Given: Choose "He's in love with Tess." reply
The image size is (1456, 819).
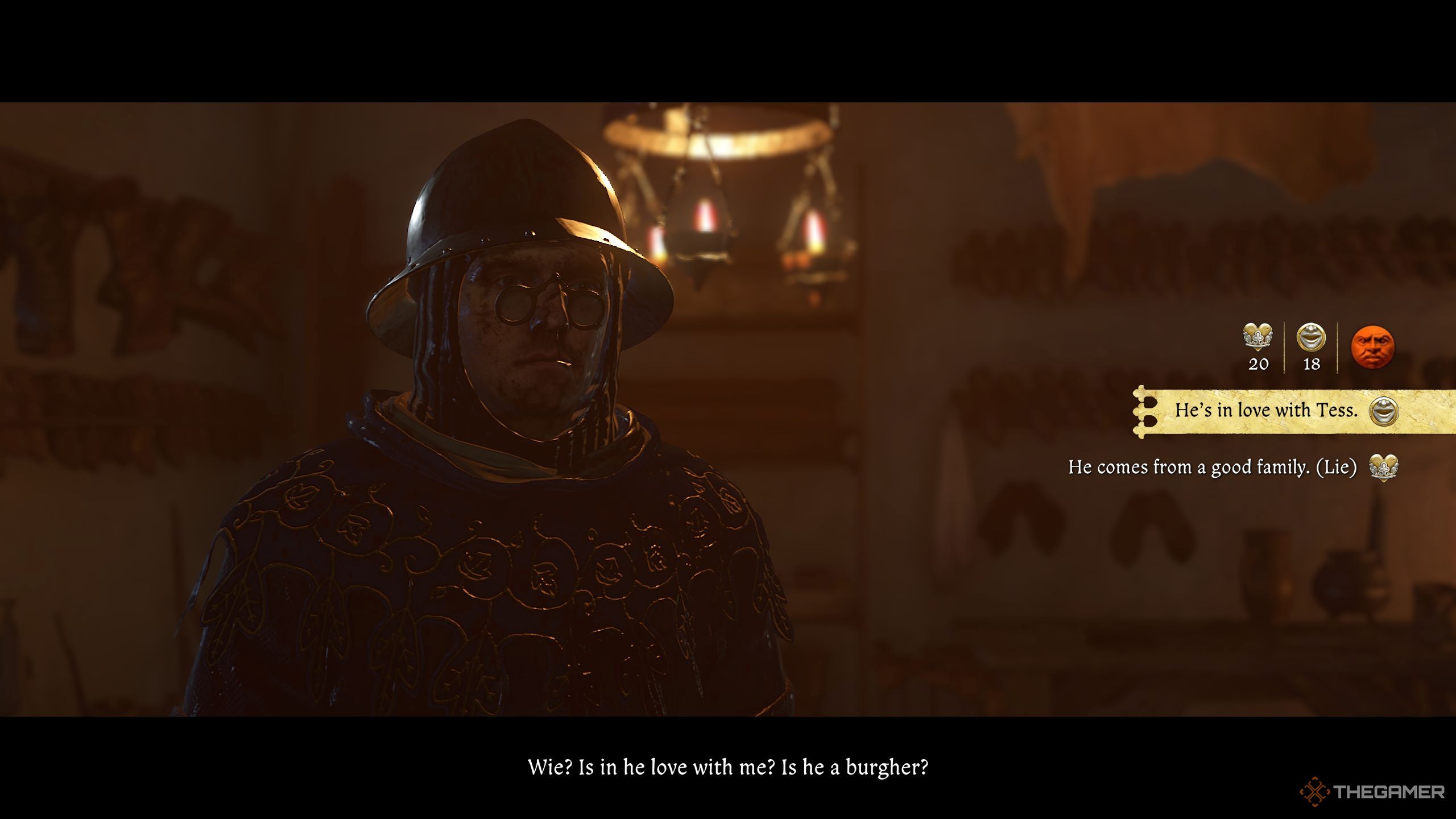Looking at the screenshot, I should pos(1266,411).
